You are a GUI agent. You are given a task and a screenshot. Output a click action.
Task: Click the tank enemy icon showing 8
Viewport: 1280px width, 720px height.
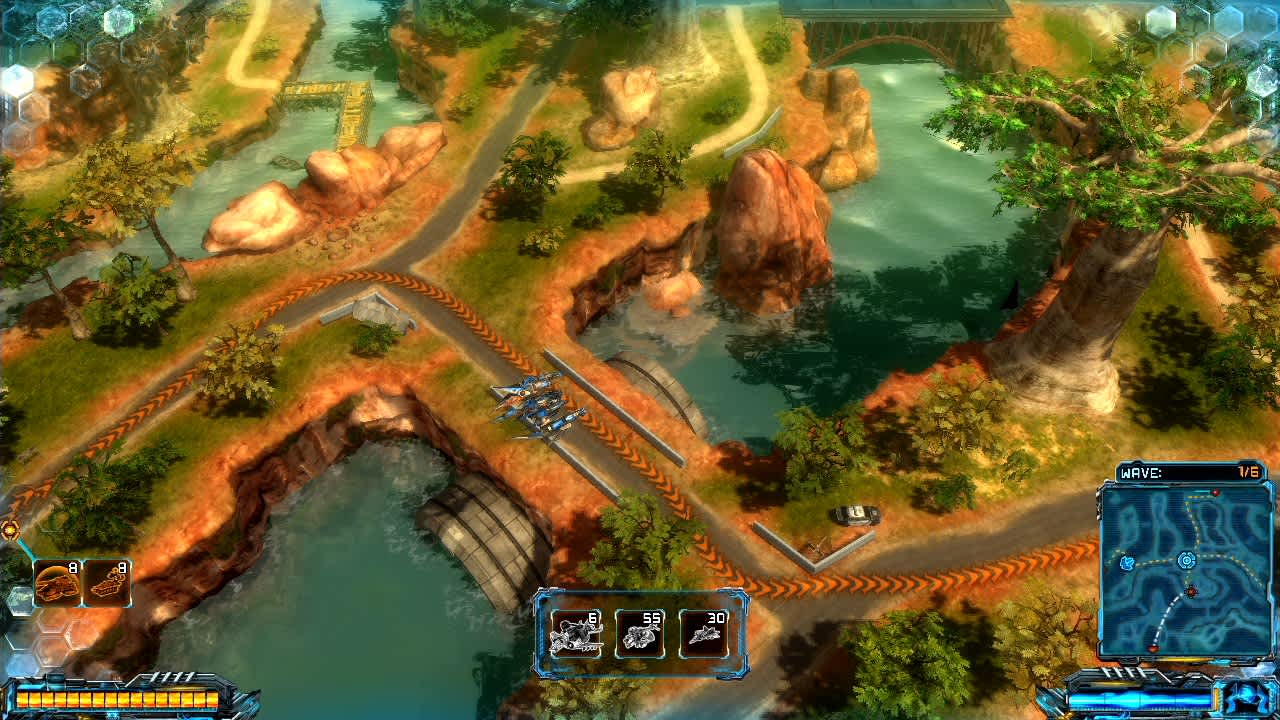(58, 582)
